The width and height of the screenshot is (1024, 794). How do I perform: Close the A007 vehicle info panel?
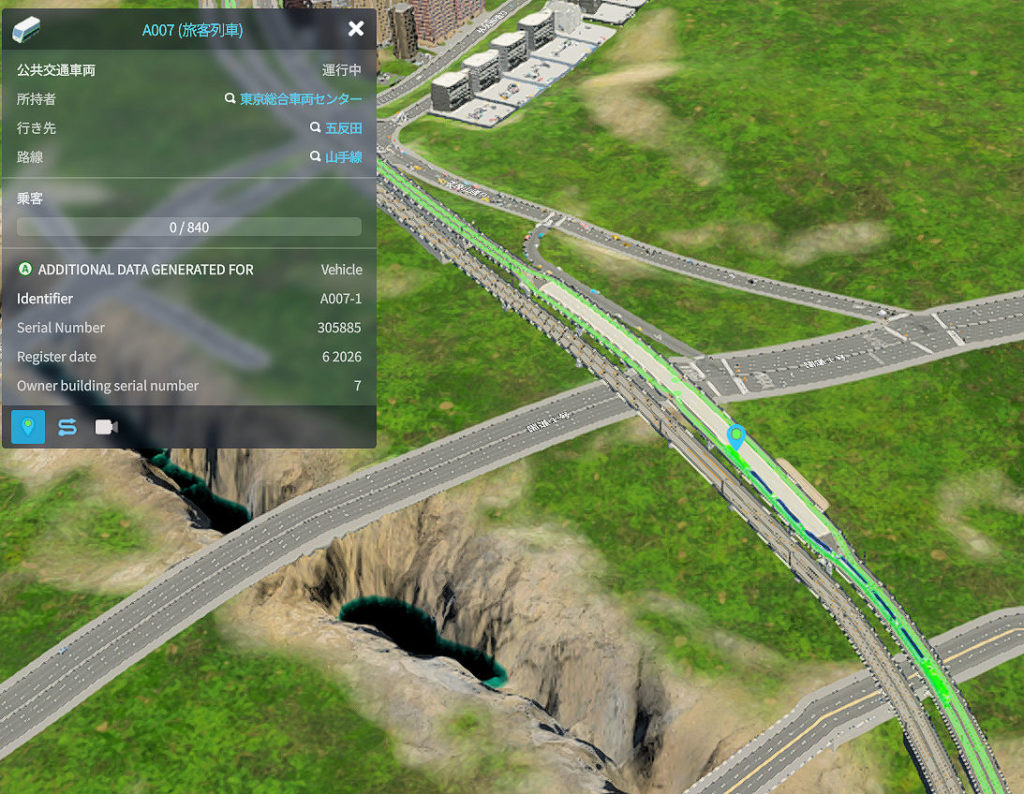pos(355,29)
